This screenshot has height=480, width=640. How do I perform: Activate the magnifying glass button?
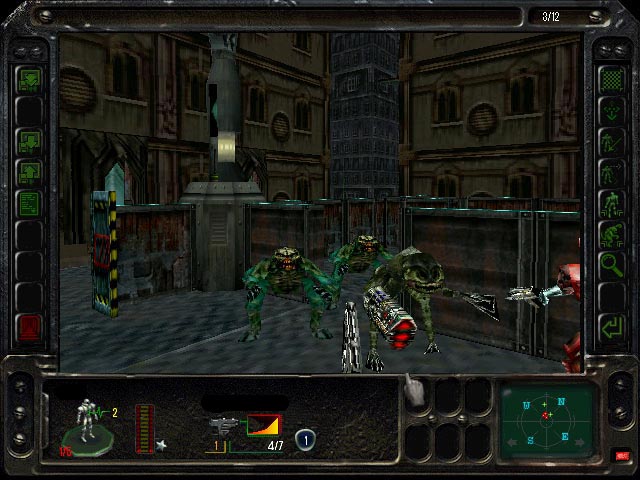610,264
